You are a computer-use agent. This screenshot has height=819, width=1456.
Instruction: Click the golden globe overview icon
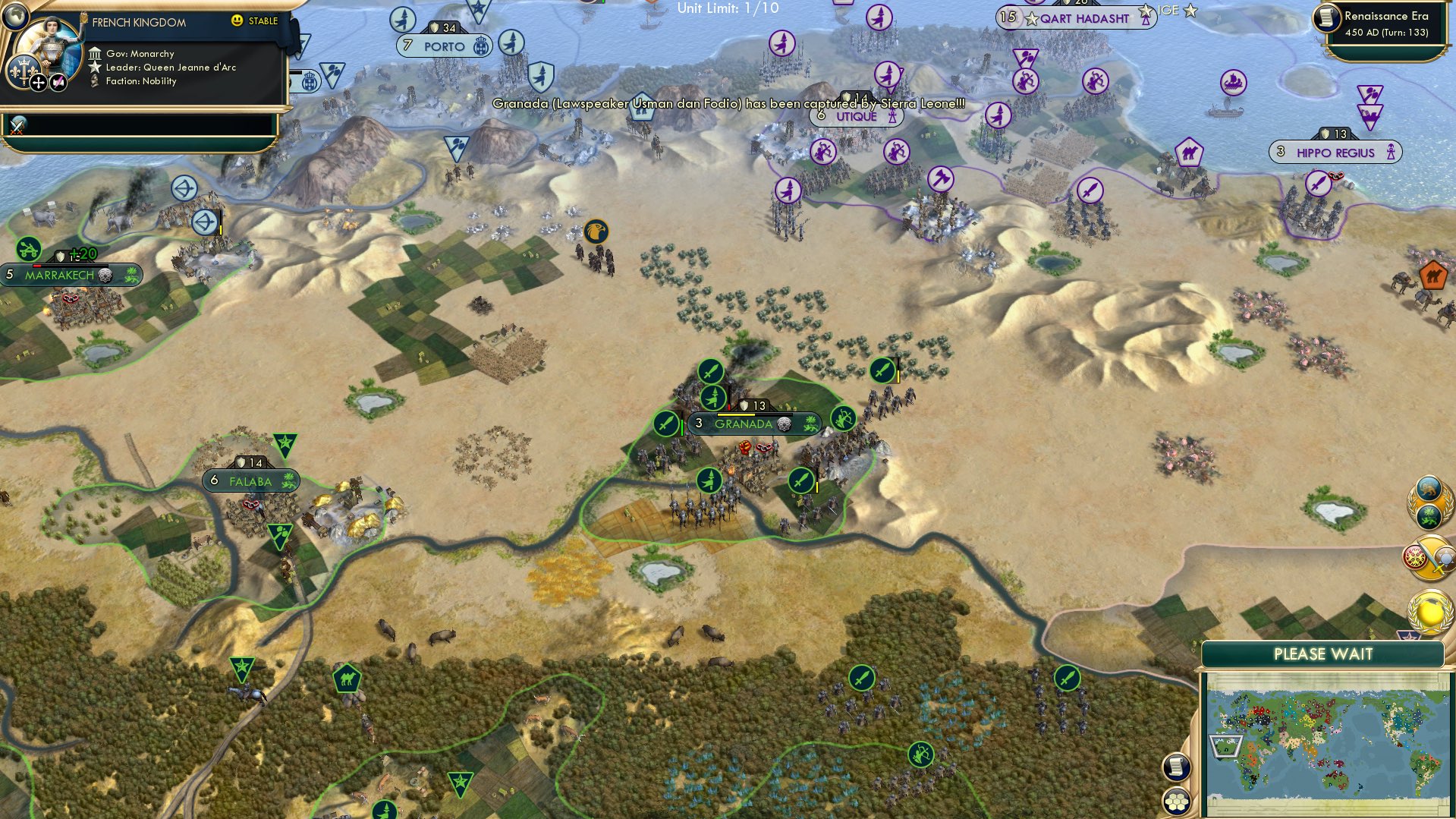click(1429, 611)
